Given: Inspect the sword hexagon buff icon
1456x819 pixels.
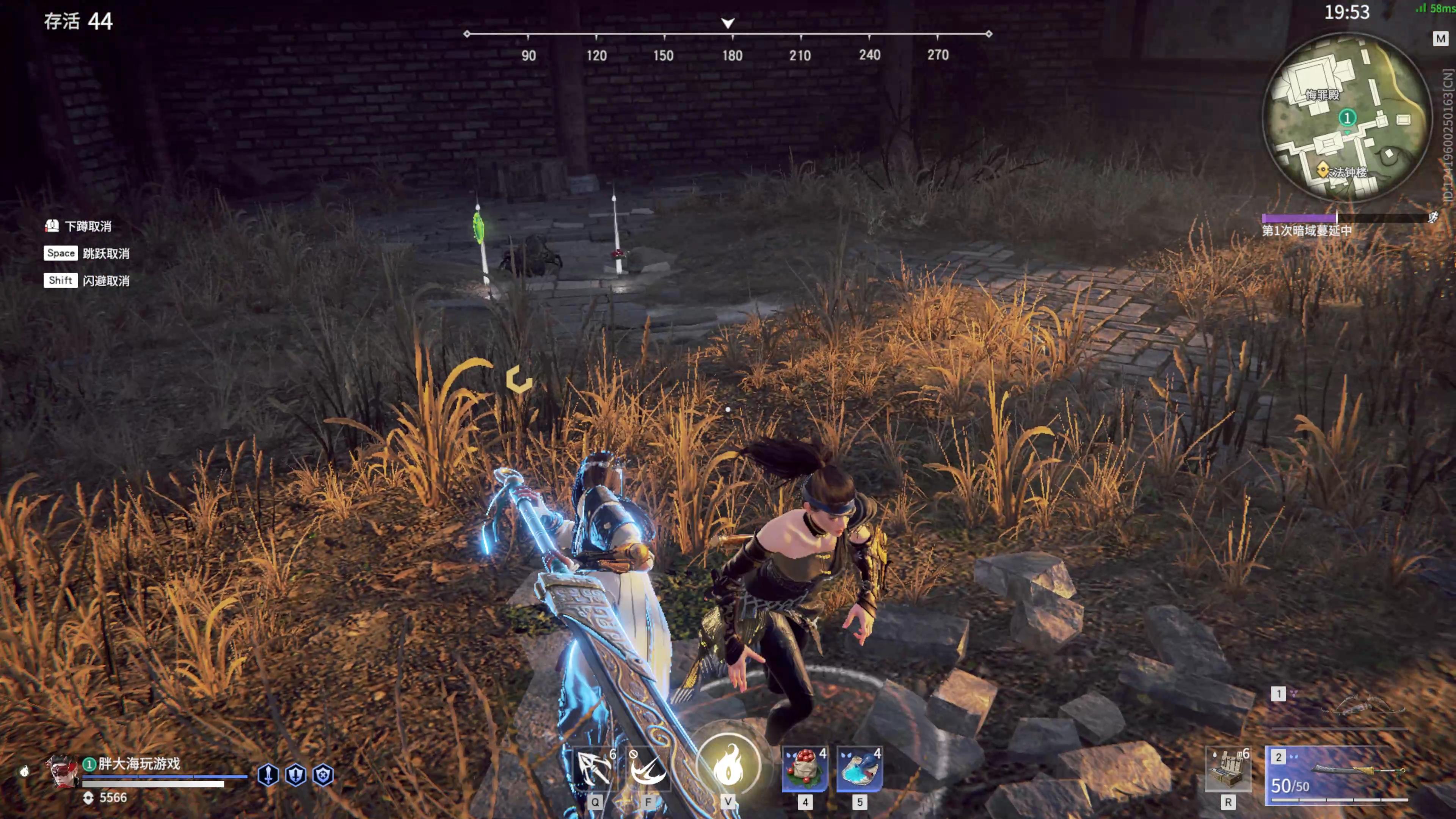Looking at the screenshot, I should click(268, 775).
